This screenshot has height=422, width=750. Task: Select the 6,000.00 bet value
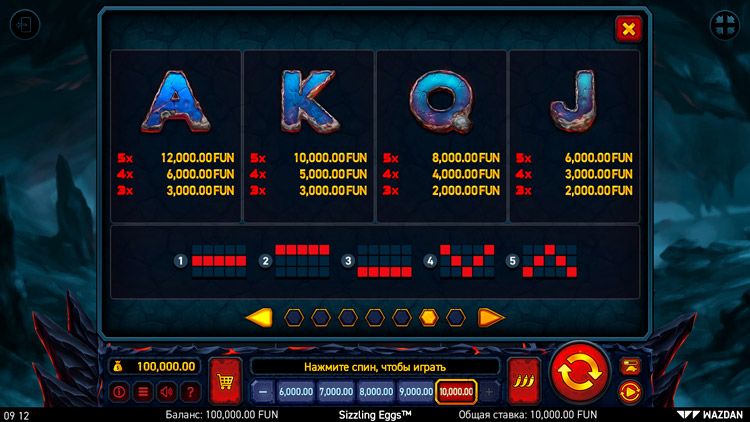(296, 392)
